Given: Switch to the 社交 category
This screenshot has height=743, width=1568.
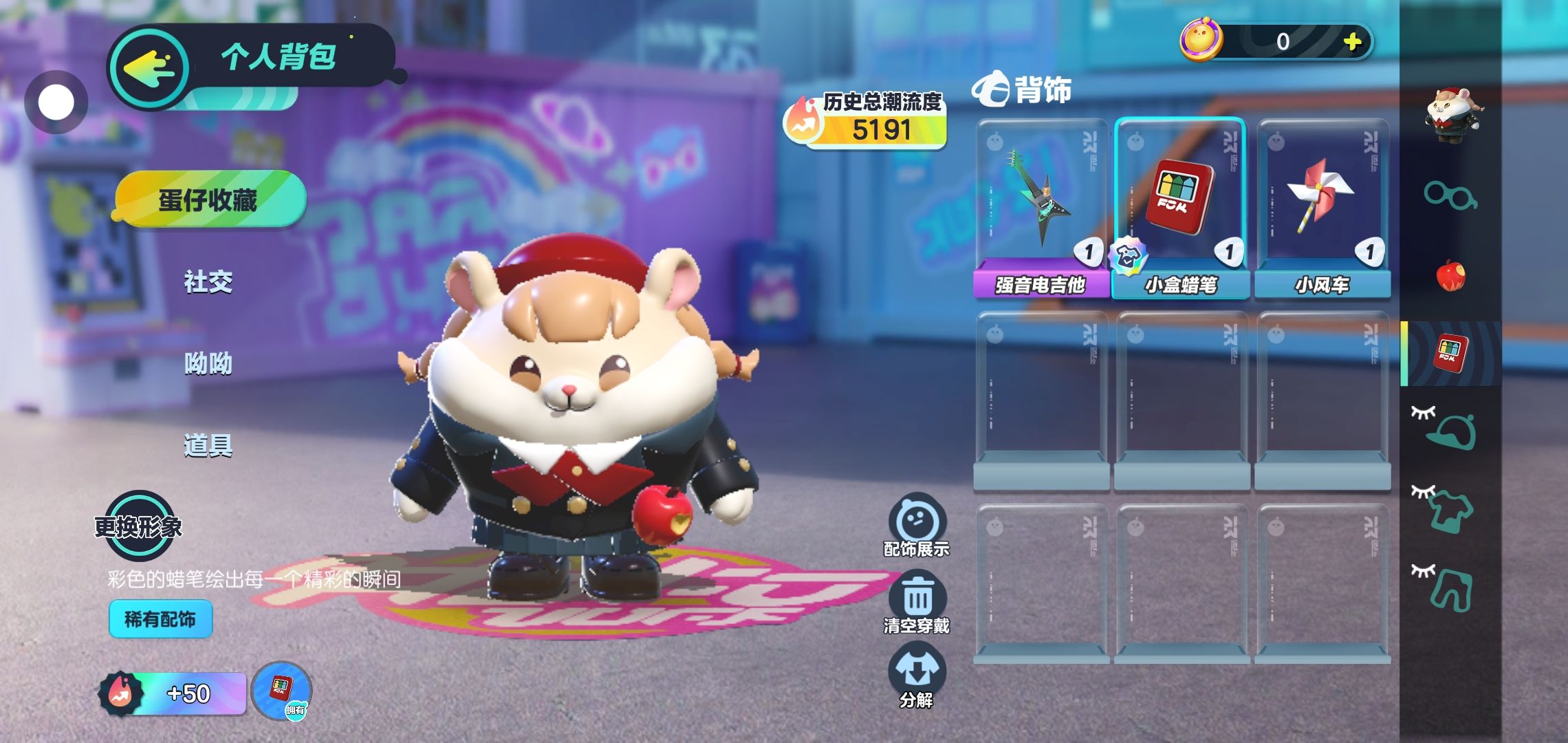Looking at the screenshot, I should pyautogui.click(x=208, y=281).
